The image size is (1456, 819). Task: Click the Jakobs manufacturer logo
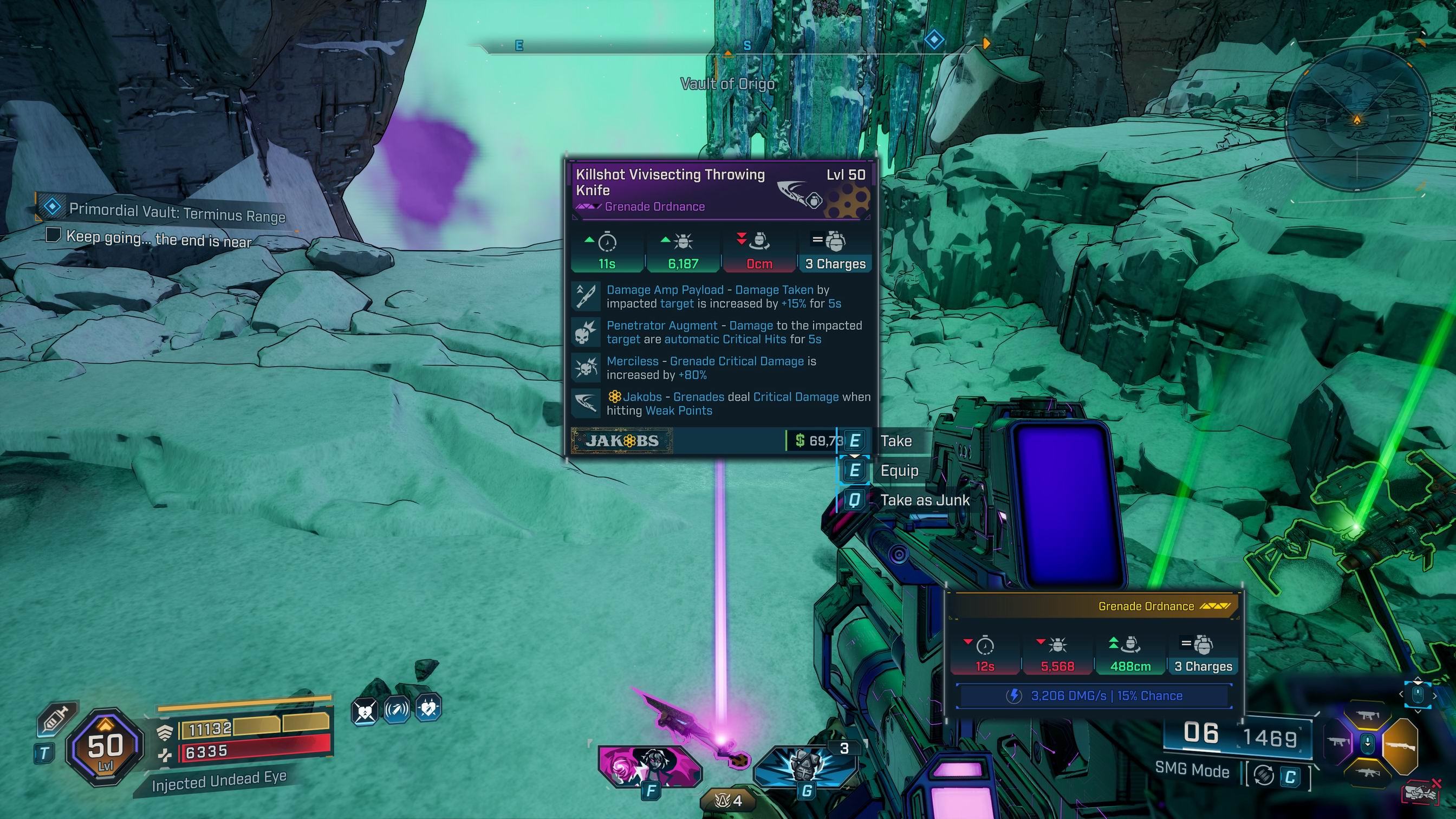(622, 441)
